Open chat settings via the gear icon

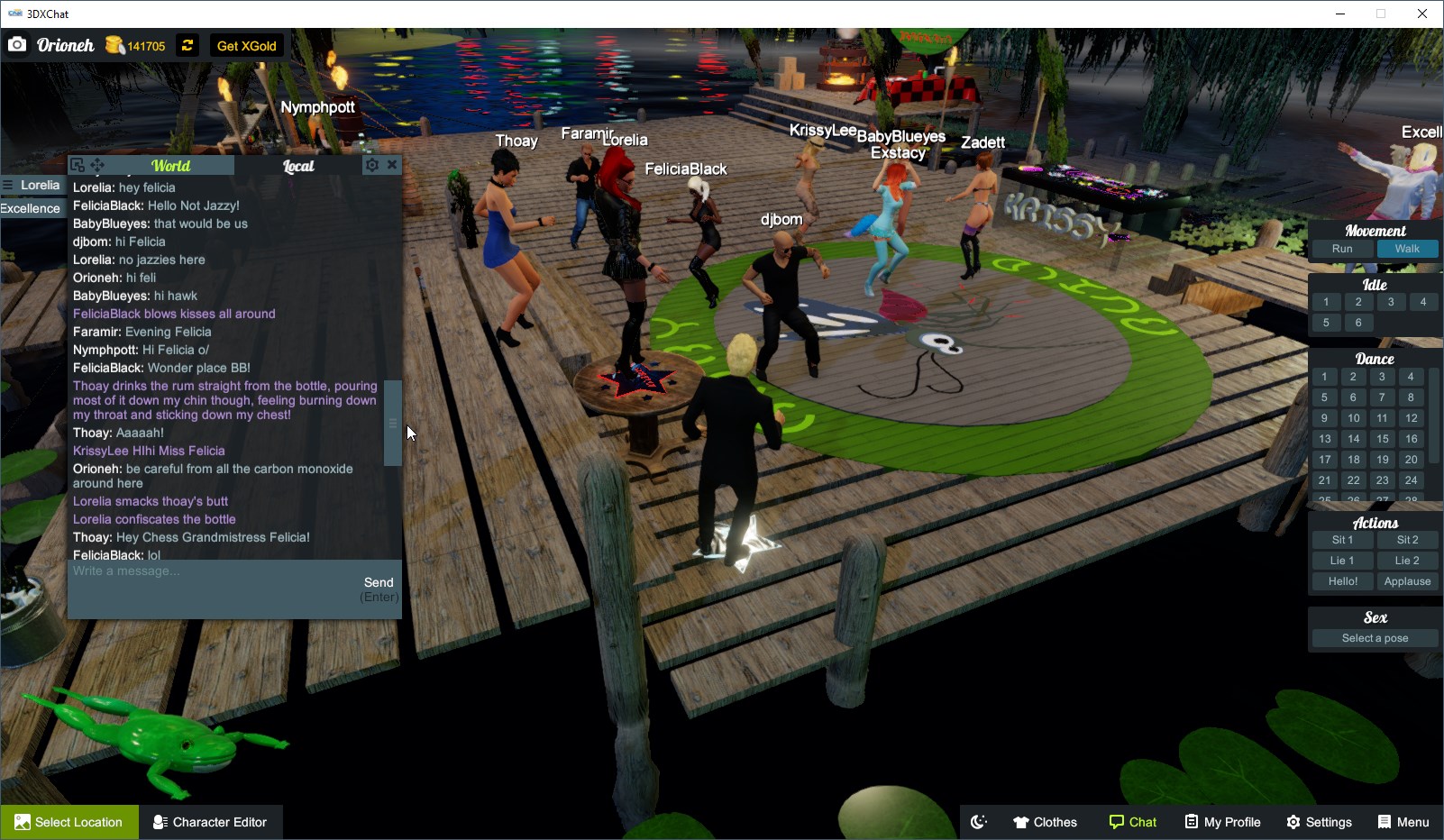371,164
